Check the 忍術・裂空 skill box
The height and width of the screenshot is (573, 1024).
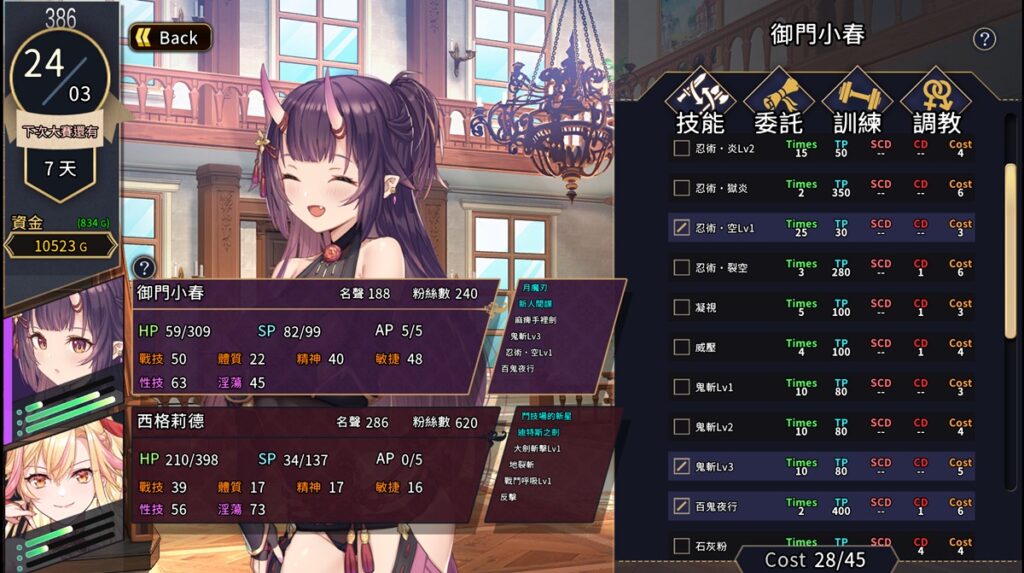tap(682, 268)
